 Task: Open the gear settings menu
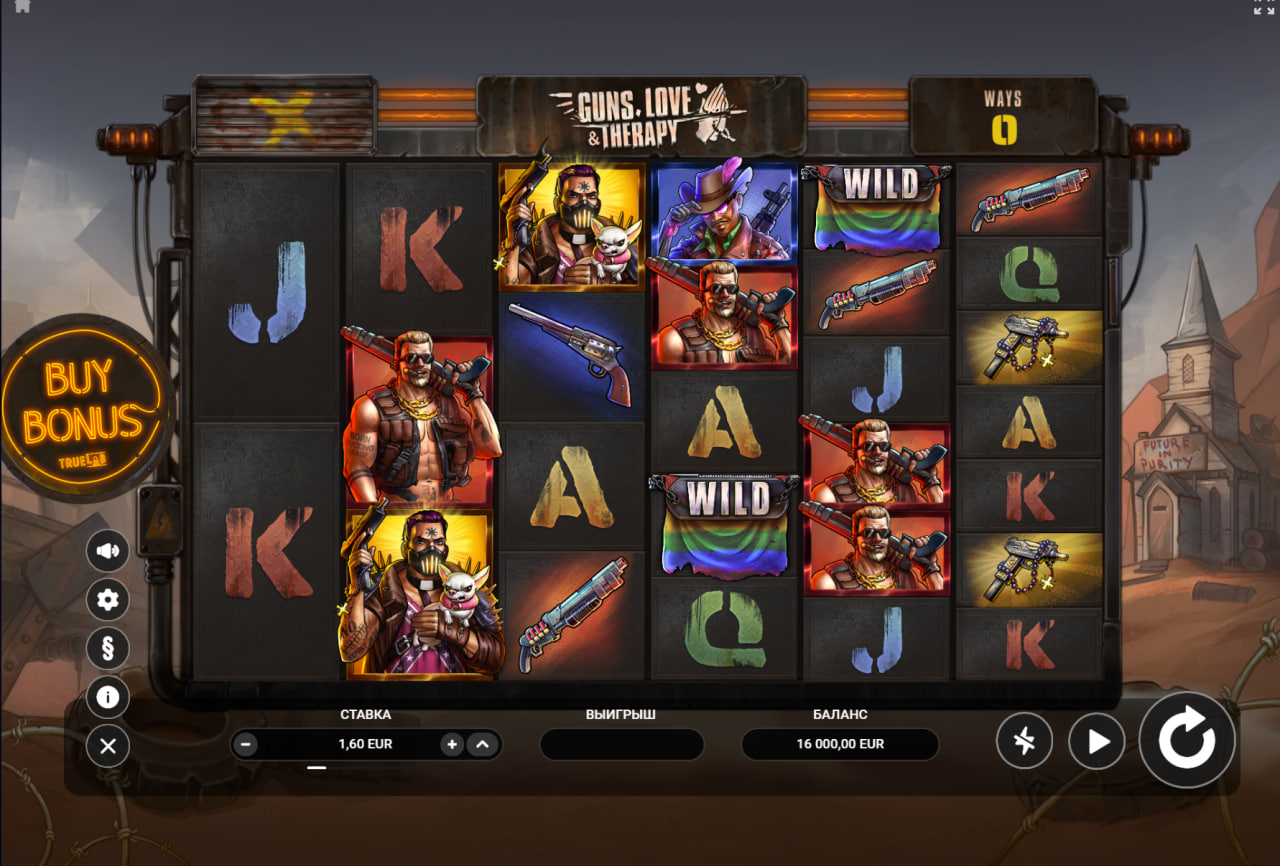[x=108, y=599]
